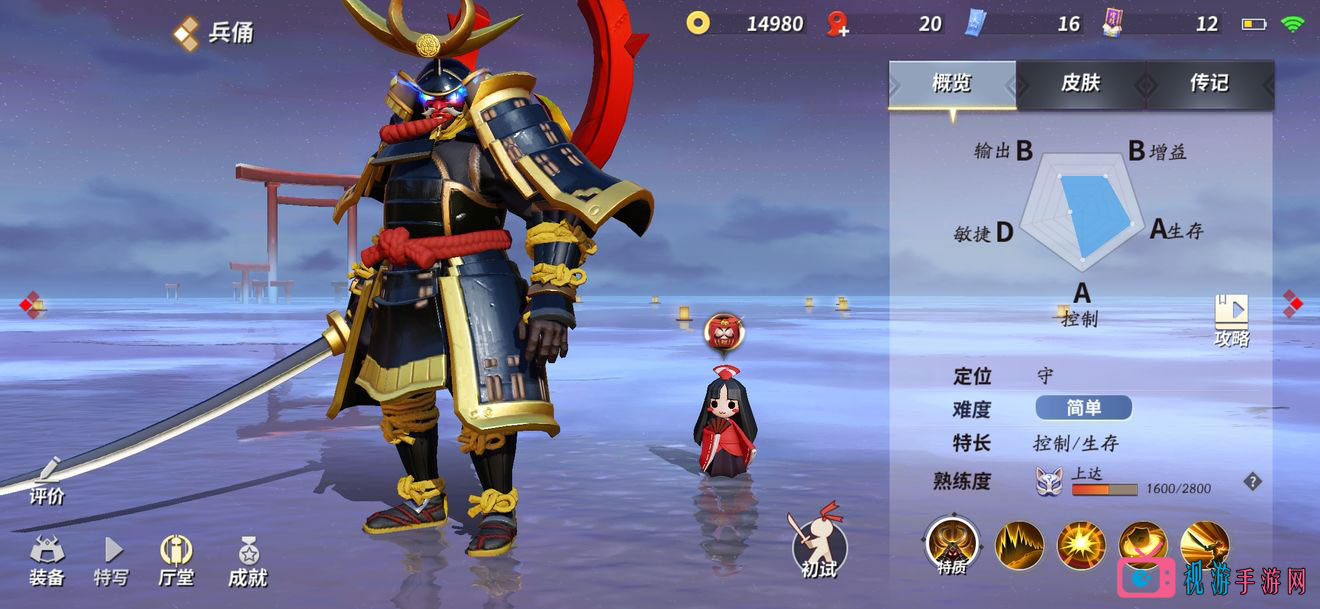
Task: Select the jagged spikes skill icon
Action: (x=1019, y=545)
